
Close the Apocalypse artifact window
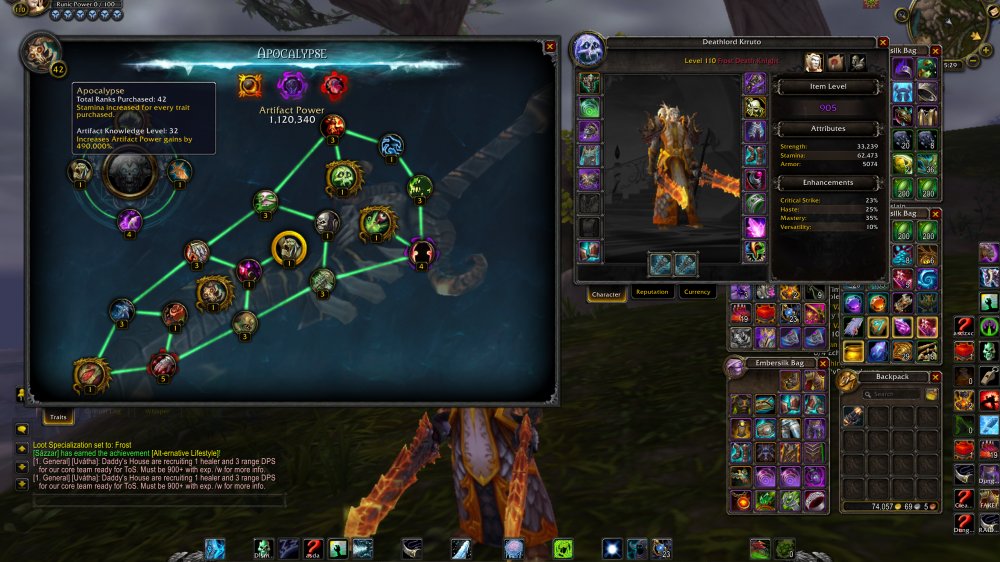(549, 46)
